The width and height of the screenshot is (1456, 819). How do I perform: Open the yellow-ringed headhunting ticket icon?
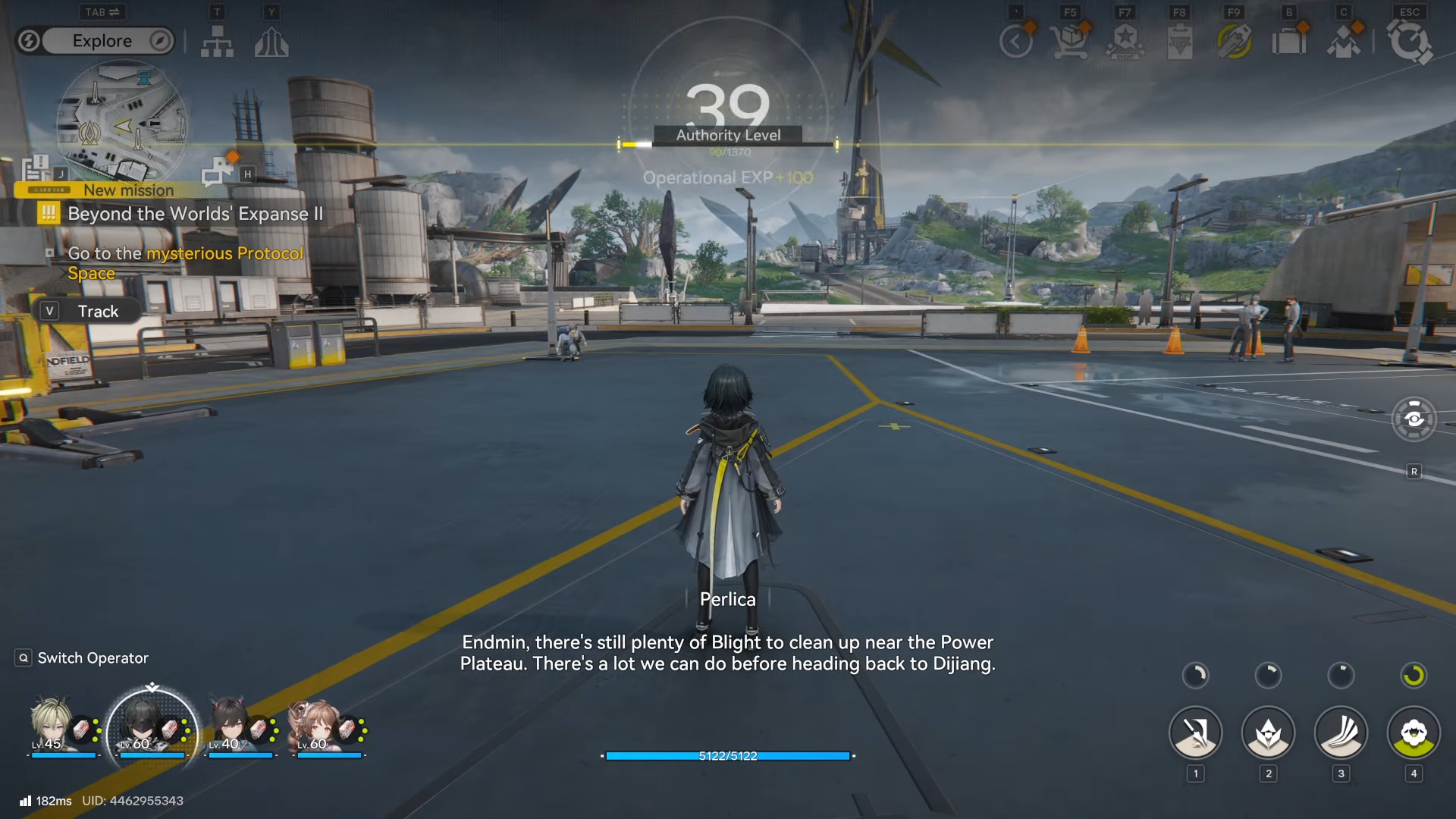pos(1234,42)
